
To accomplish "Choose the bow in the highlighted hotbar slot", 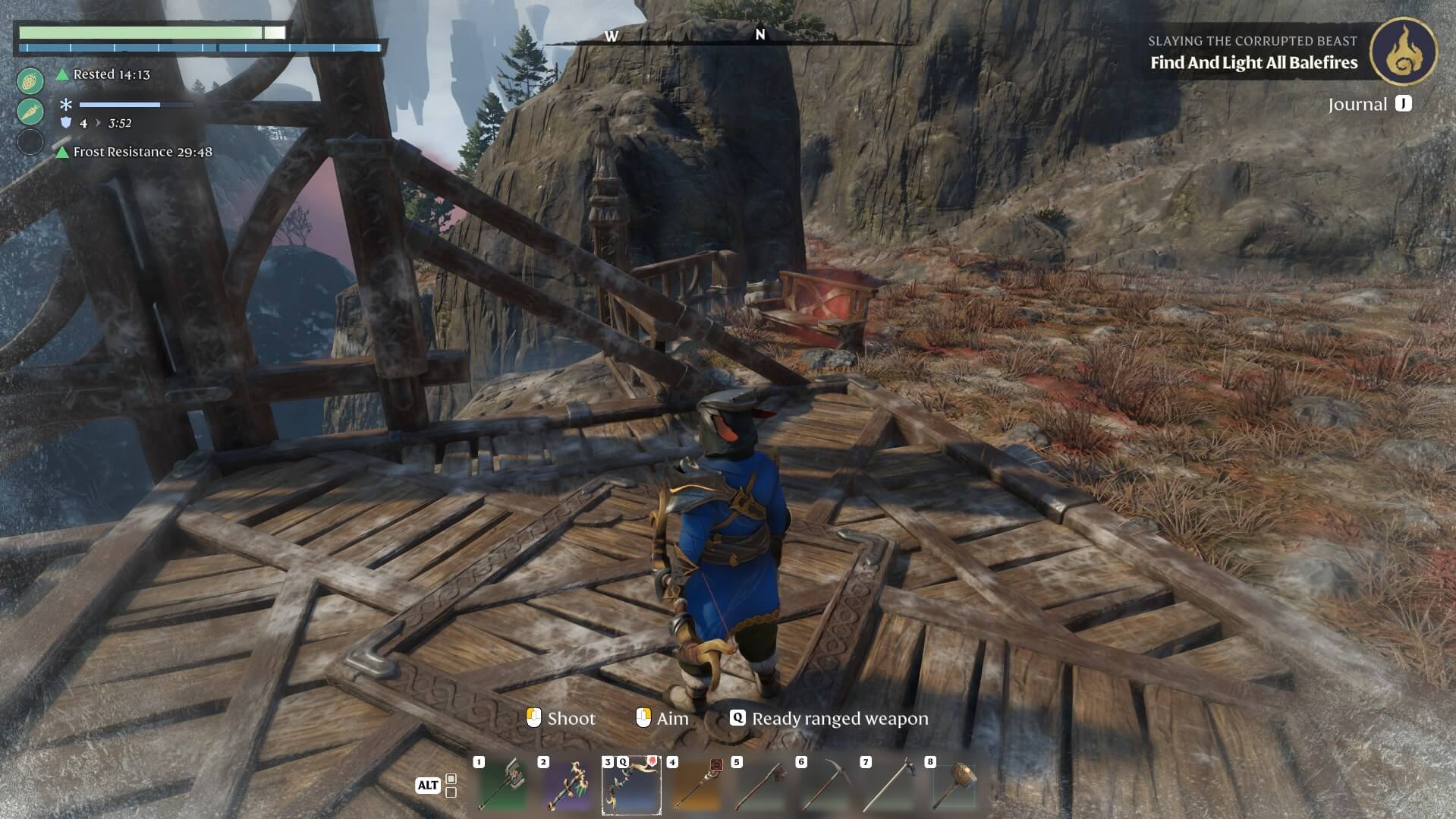I will pos(631,786).
